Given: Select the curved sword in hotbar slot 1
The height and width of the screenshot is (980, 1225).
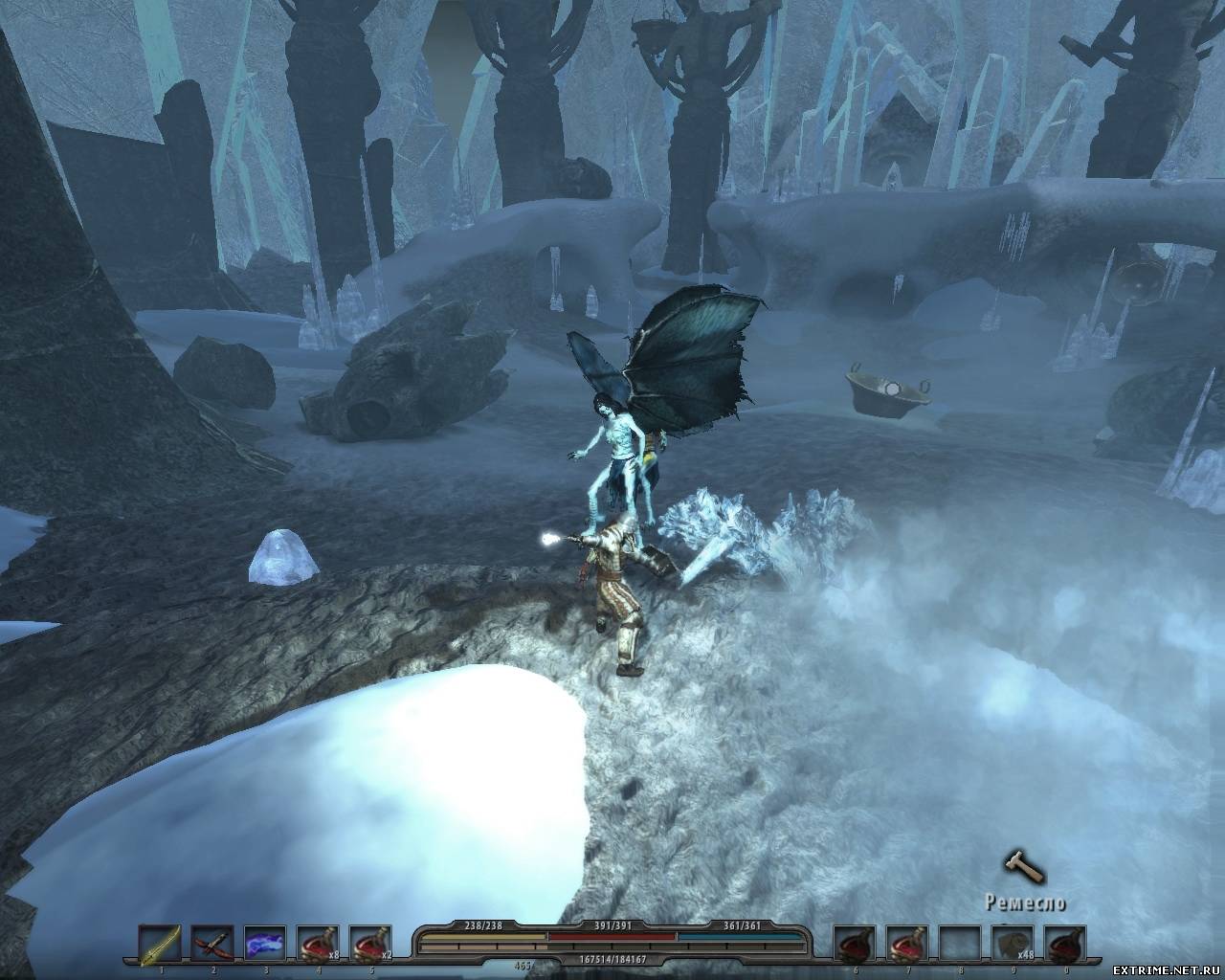Looking at the screenshot, I should pos(158,946).
